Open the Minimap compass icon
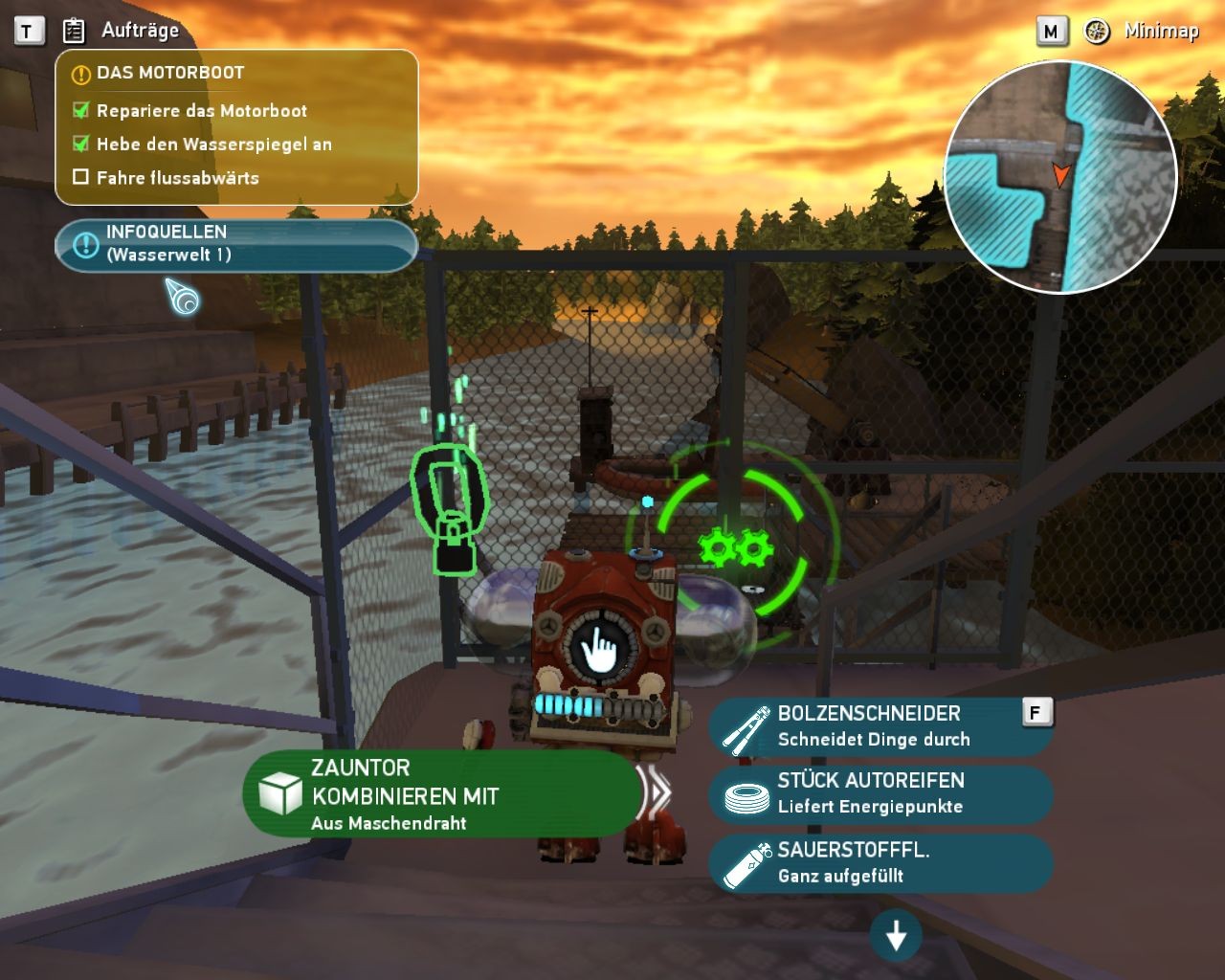Screen dimensions: 1225x980 click(x=1097, y=31)
